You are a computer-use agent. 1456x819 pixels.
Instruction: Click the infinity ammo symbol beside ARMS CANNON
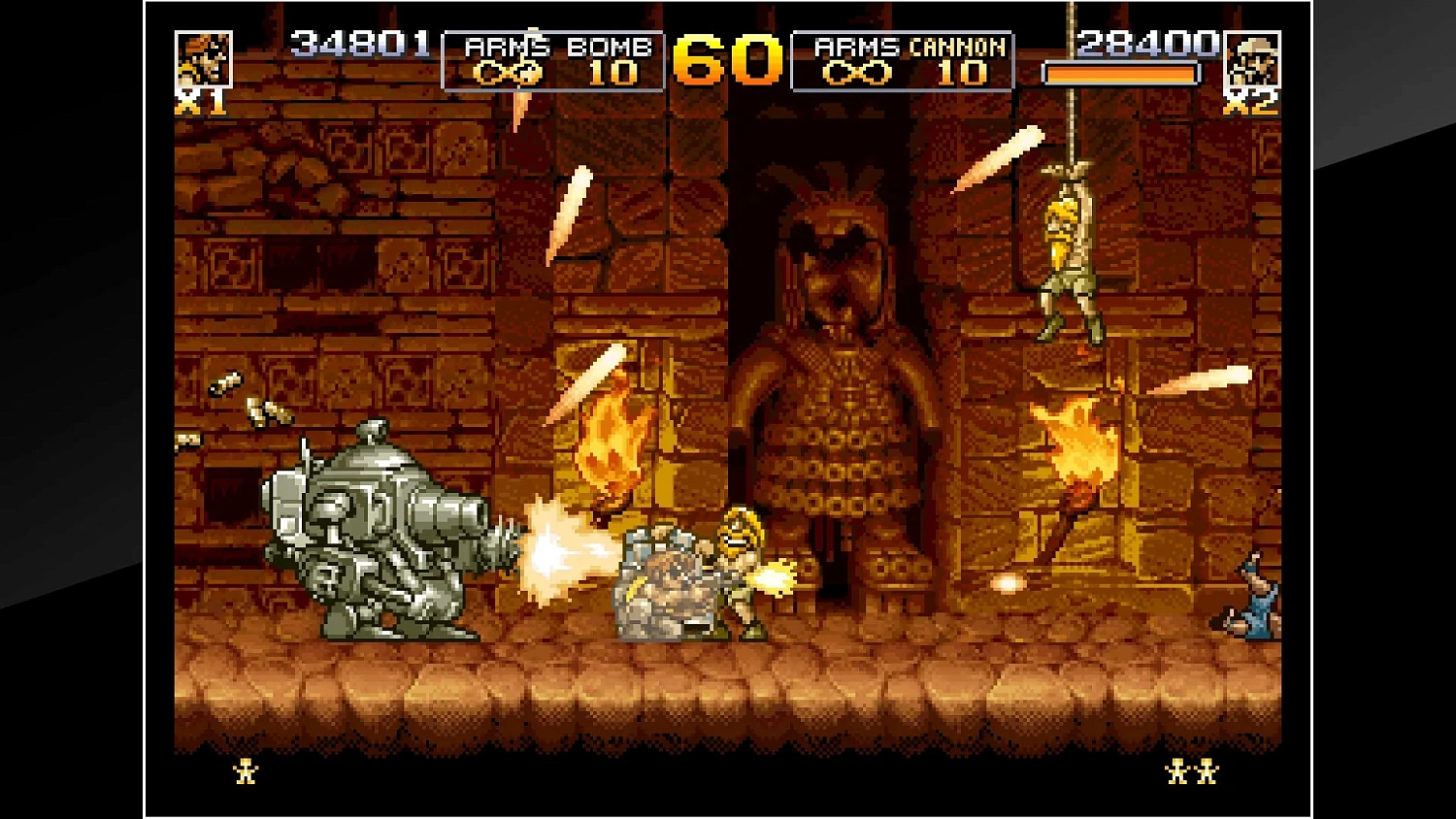tap(856, 72)
